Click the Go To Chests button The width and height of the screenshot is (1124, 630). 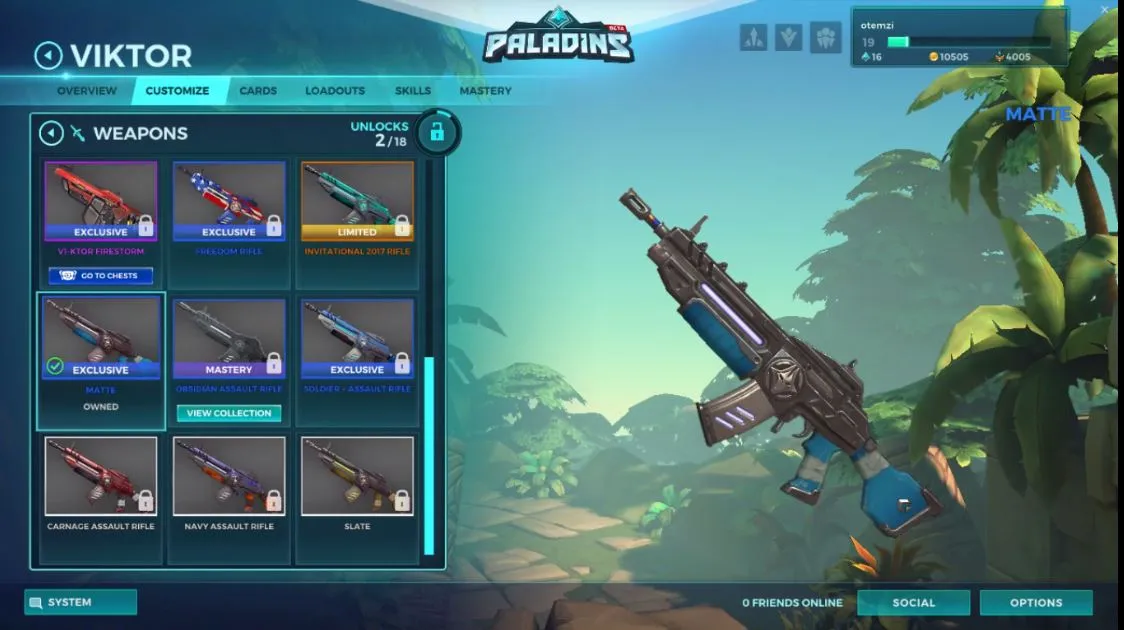click(x=101, y=276)
